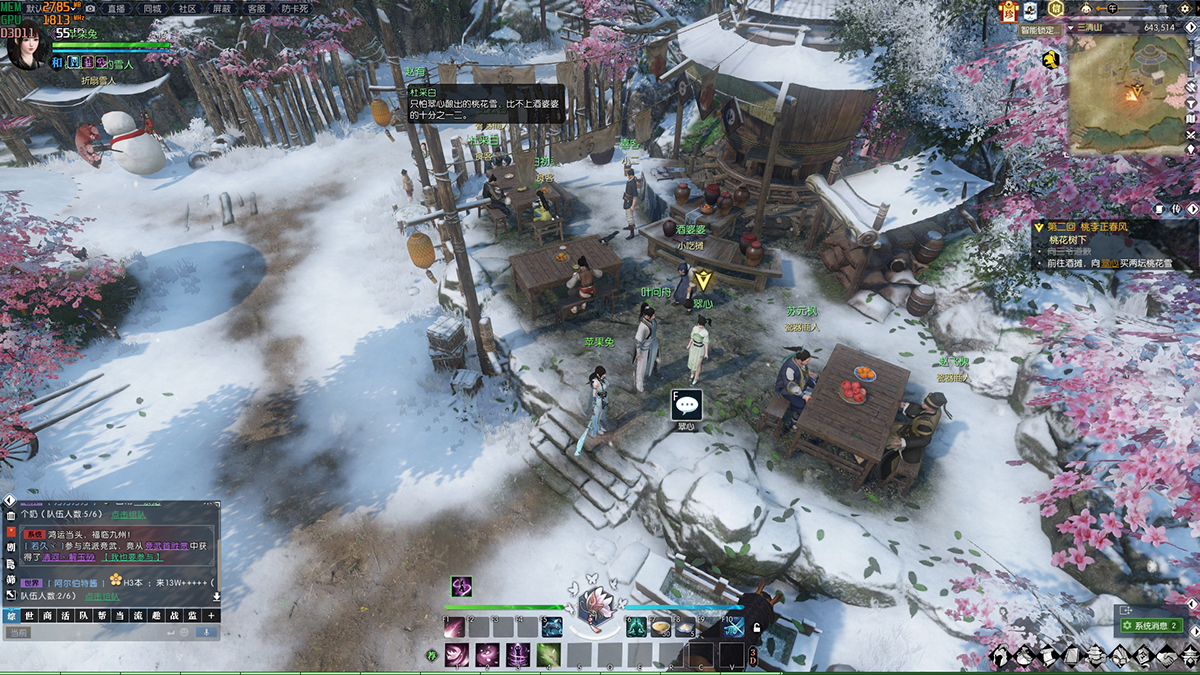
Task: Click the 点击组队 link for 5/6 team
Action: coord(128,514)
